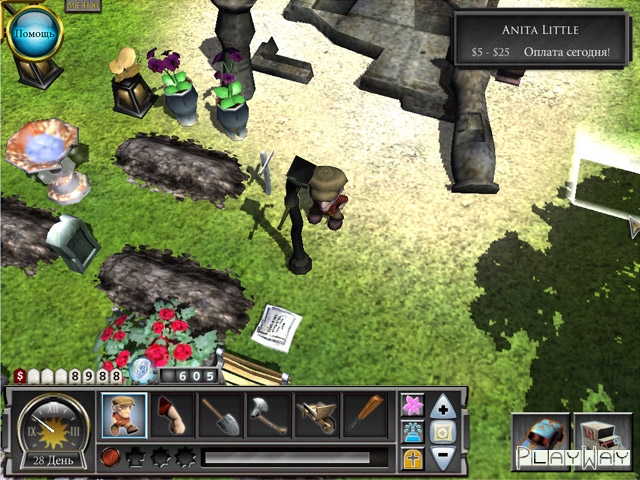
Task: Click the red ball icon below portrait
Action: (x=110, y=458)
